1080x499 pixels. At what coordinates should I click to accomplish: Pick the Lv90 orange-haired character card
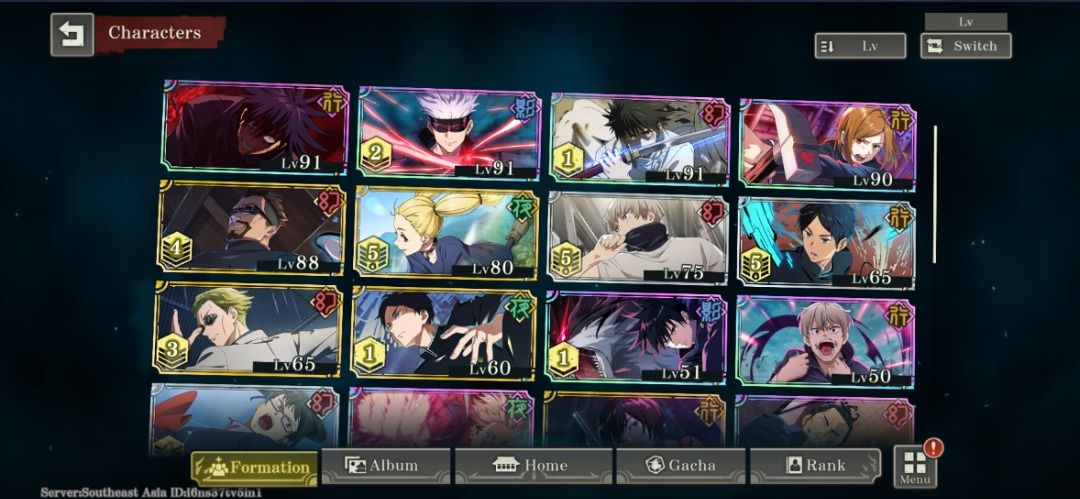pyautogui.click(x=827, y=144)
